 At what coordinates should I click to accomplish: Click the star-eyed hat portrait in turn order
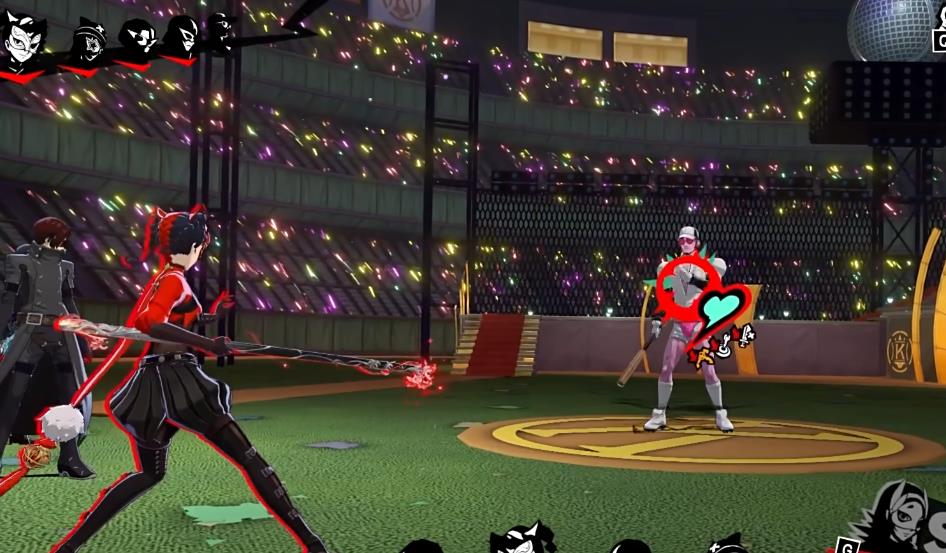[x=91, y=42]
